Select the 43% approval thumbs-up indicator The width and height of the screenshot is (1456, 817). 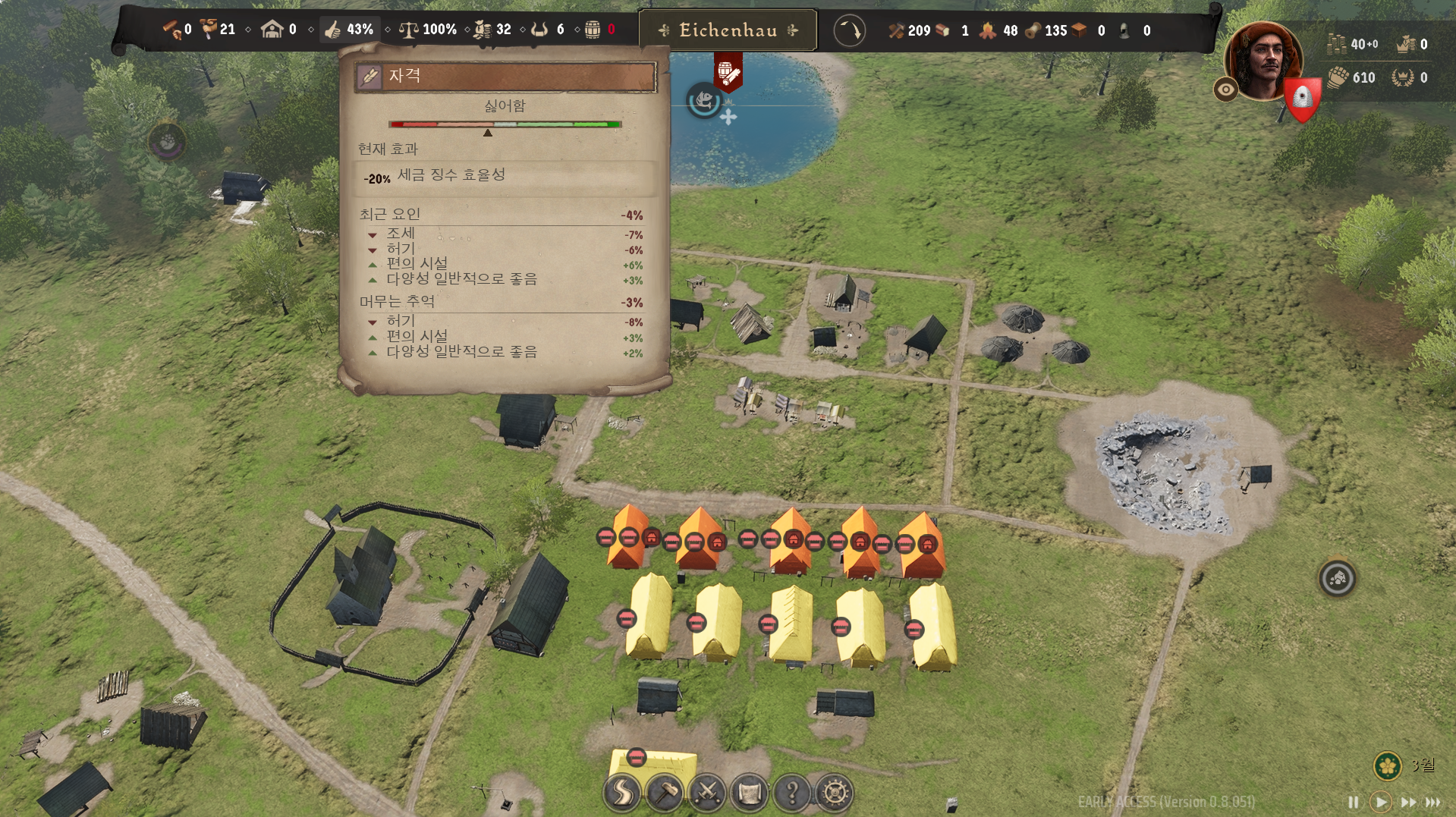pyautogui.click(x=350, y=30)
